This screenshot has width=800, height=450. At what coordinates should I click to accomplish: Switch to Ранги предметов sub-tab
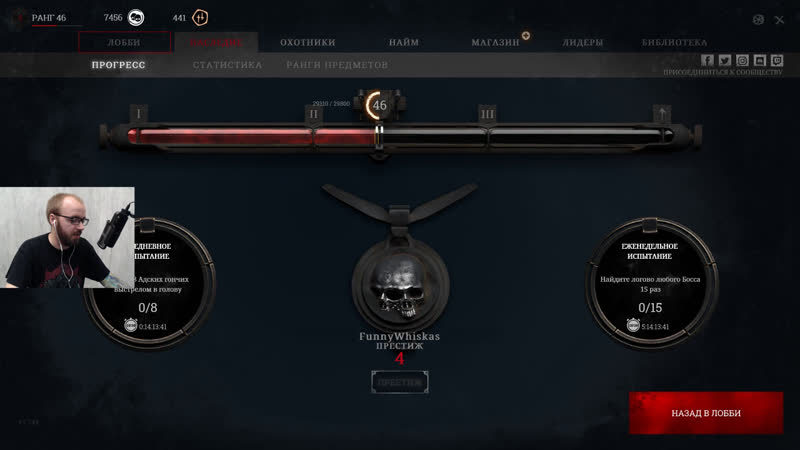click(x=337, y=65)
